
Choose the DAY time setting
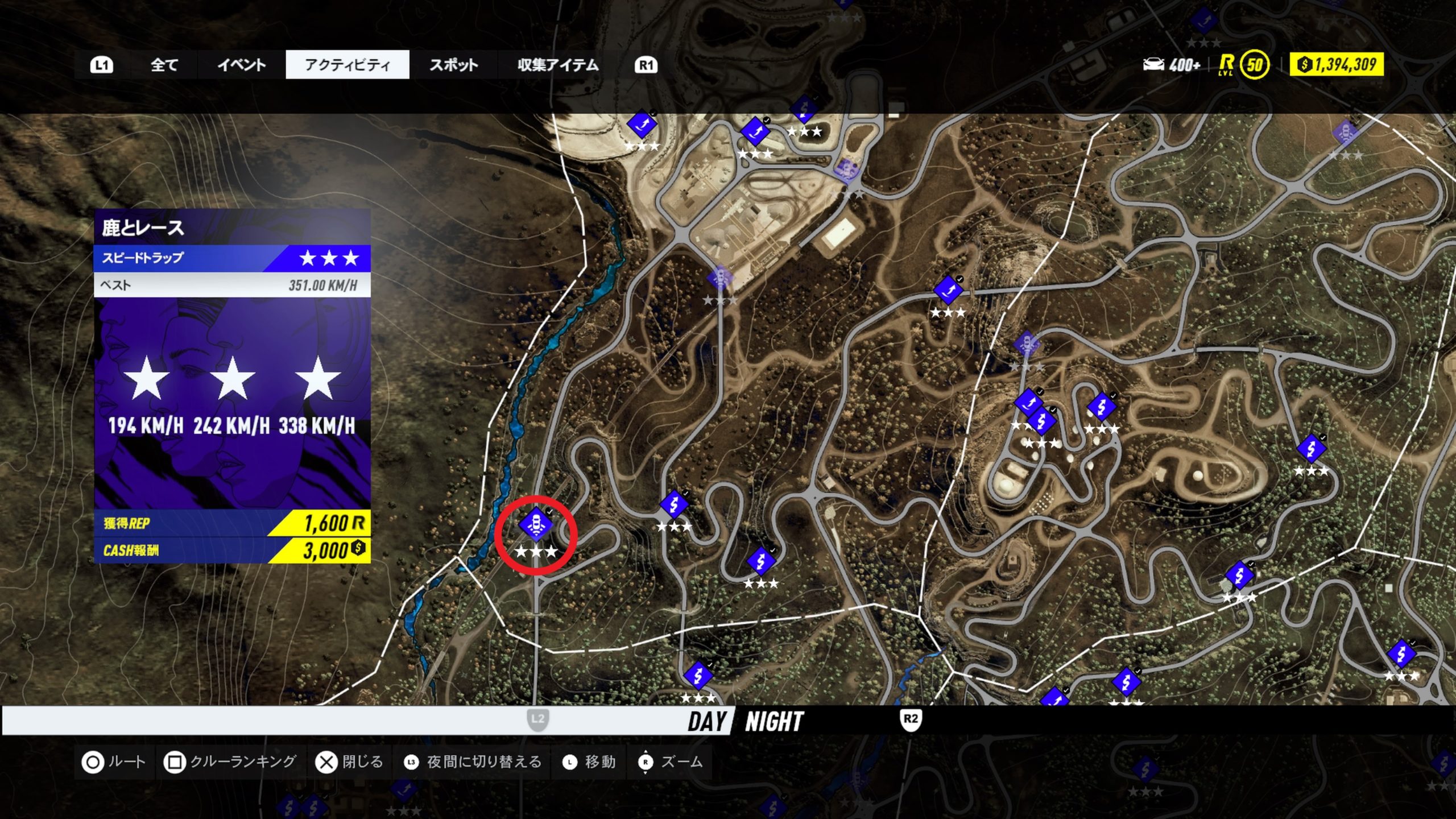point(707,721)
